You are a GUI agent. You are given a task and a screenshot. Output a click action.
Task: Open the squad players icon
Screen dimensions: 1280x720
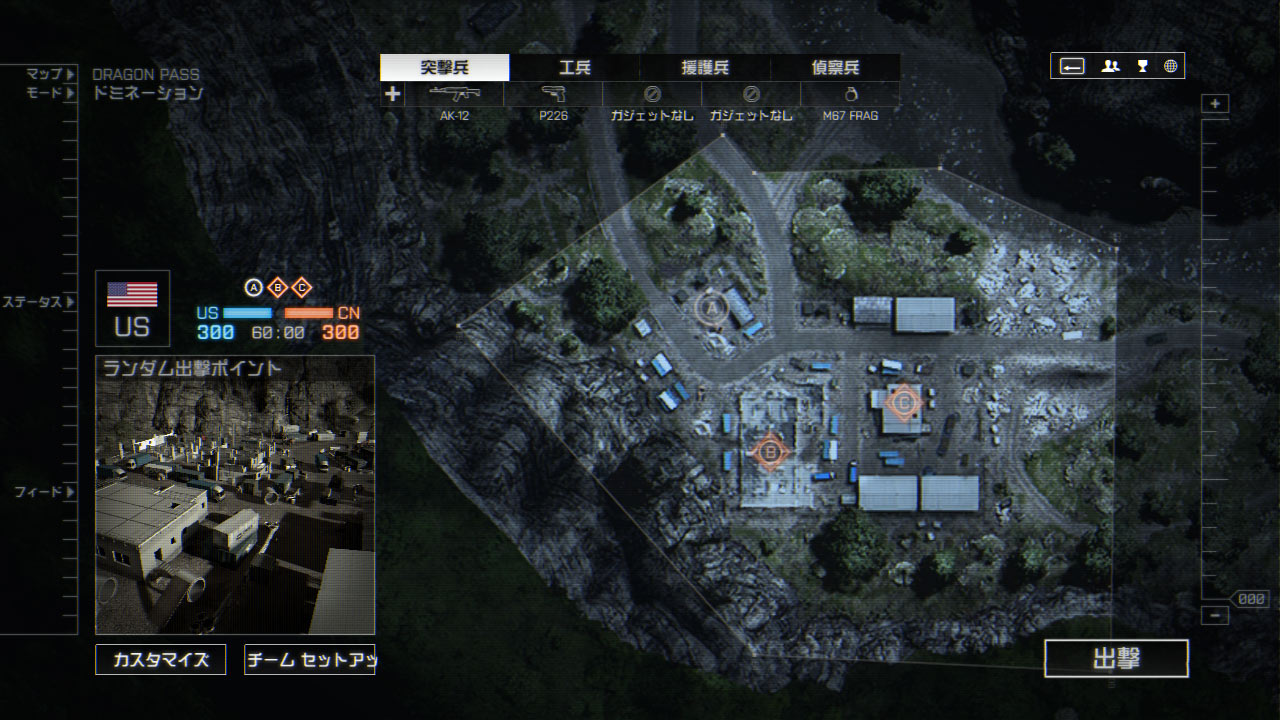[1110, 66]
